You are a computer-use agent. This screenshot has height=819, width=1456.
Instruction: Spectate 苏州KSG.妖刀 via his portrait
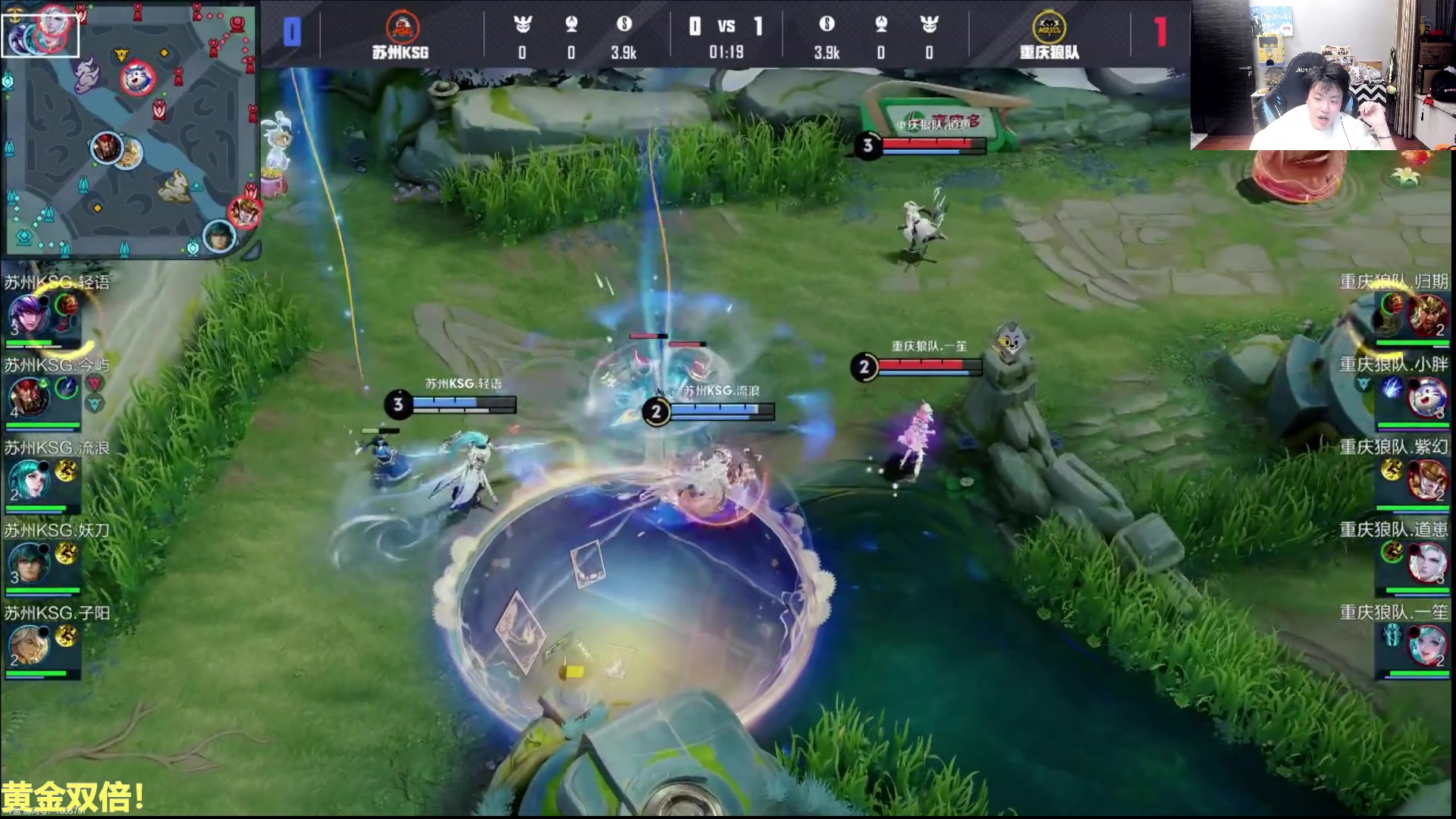29,562
